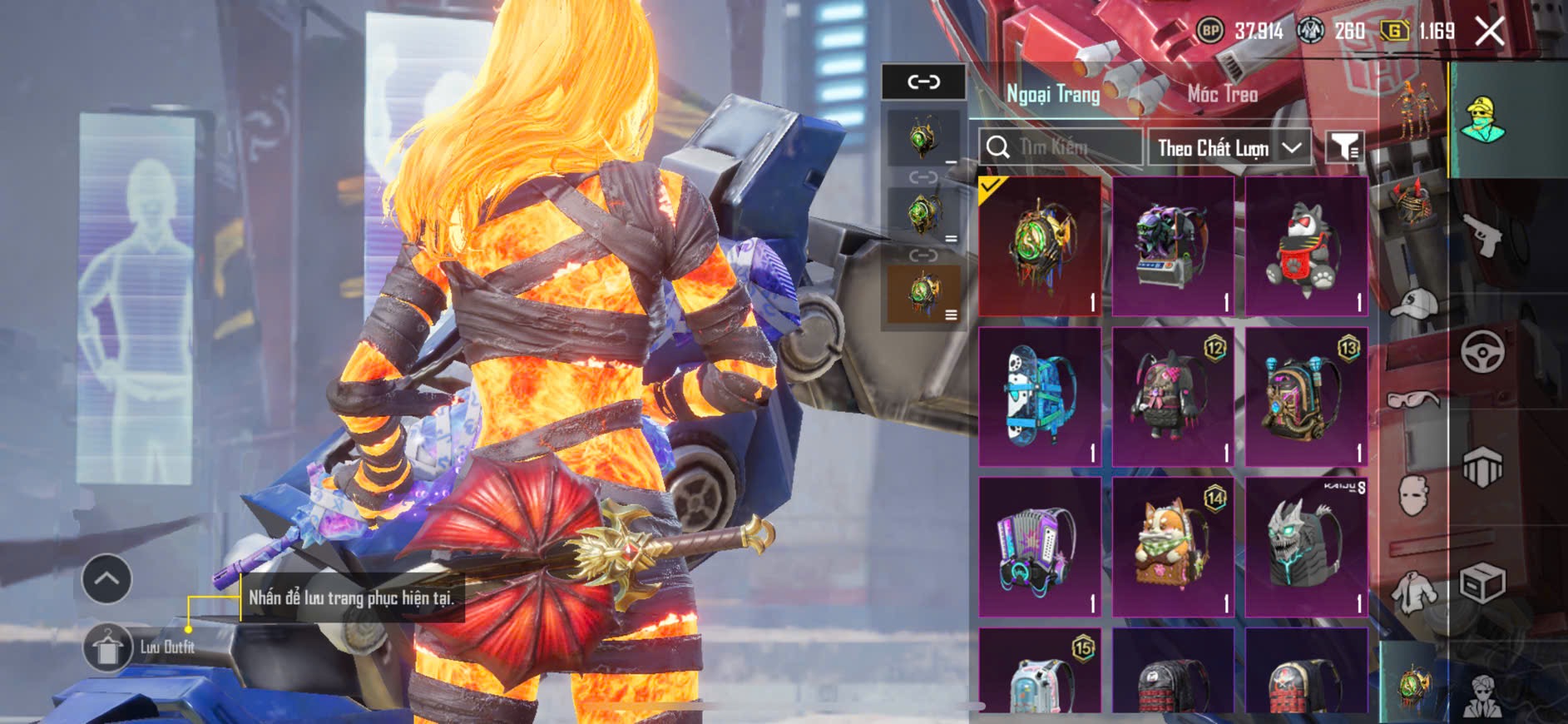Open the white cap headwear category
The width and height of the screenshot is (1568, 724).
[1413, 304]
